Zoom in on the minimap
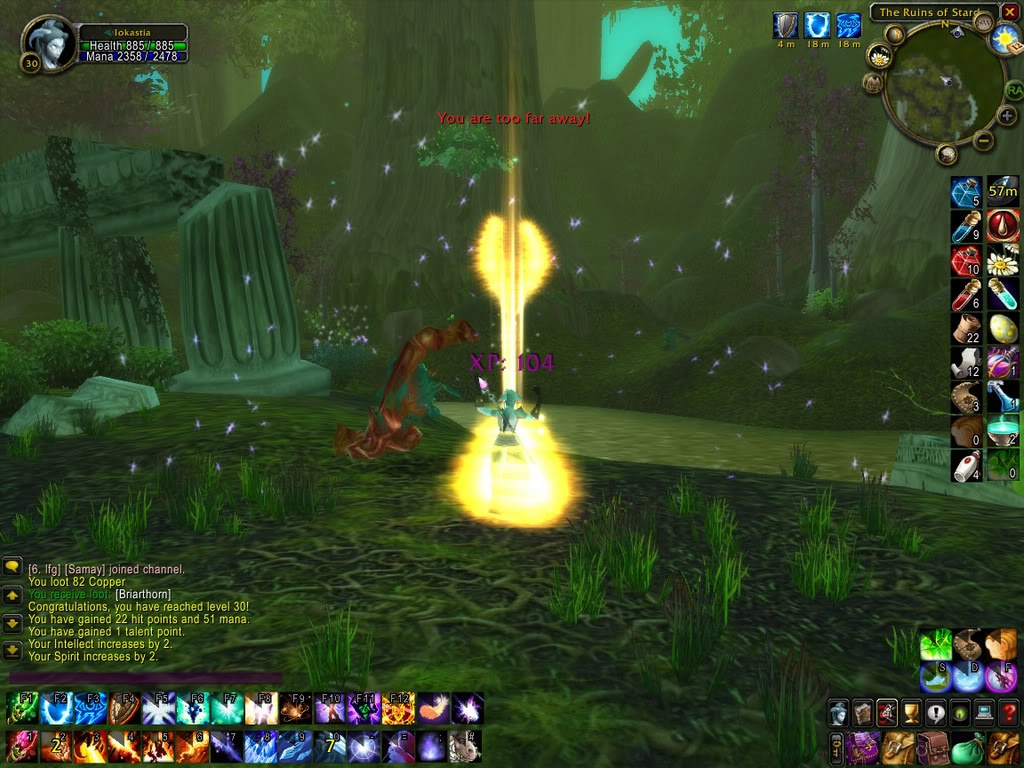Screen dimensions: 1024x768 click(x=1006, y=115)
